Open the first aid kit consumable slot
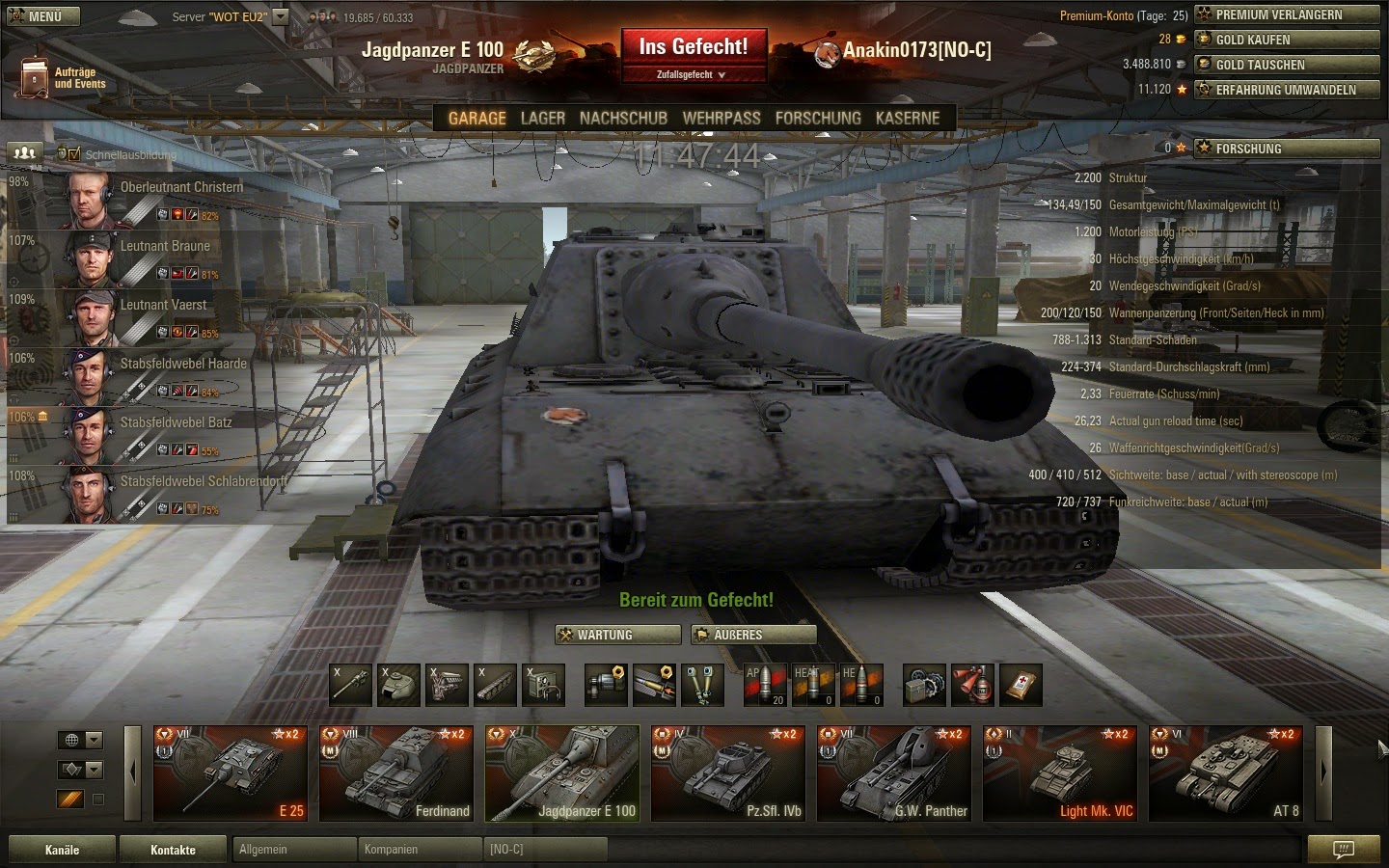The width and height of the screenshot is (1389, 868). point(1020,685)
